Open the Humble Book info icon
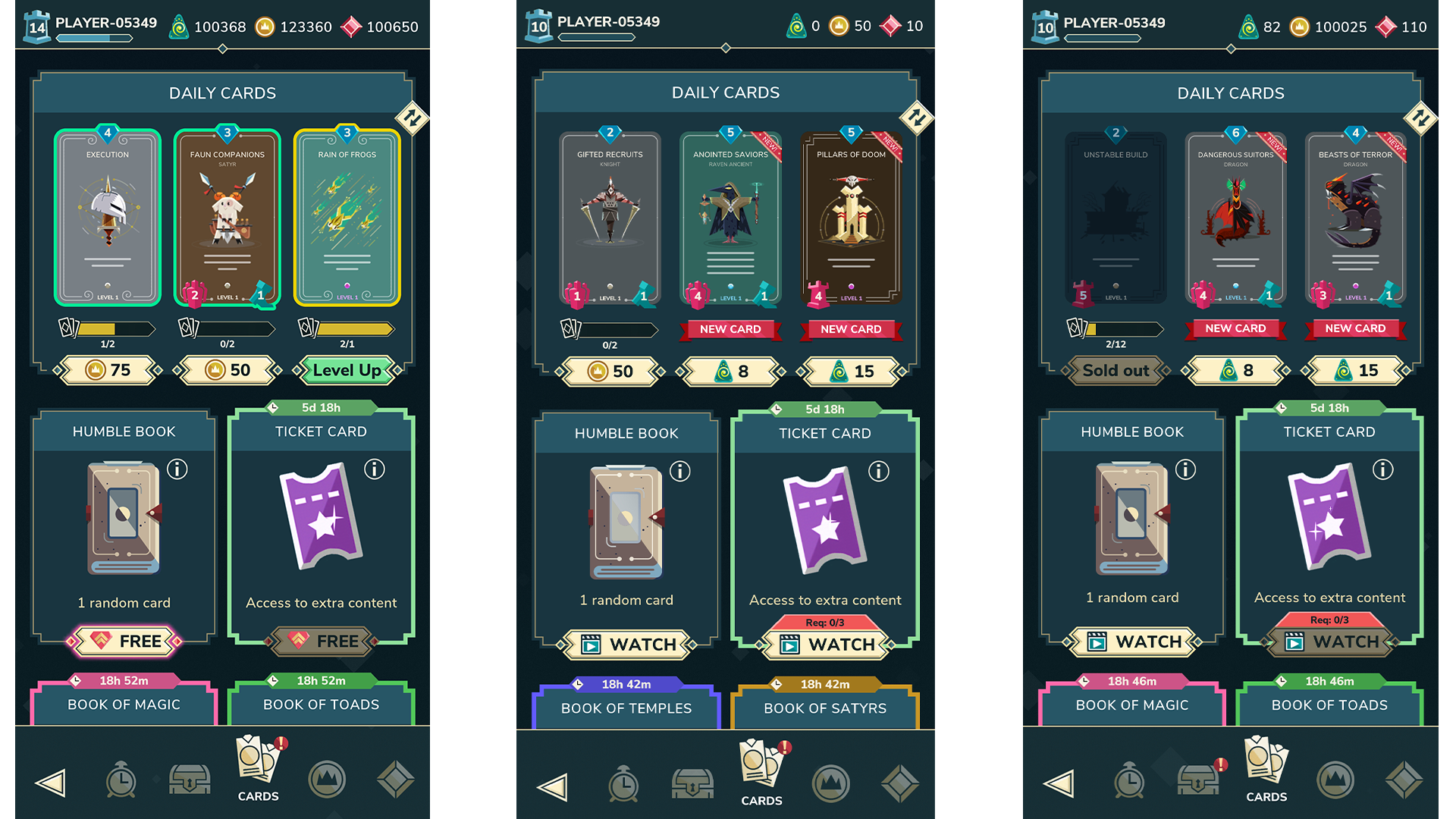Screen dimensions: 1456x819 coord(177,469)
